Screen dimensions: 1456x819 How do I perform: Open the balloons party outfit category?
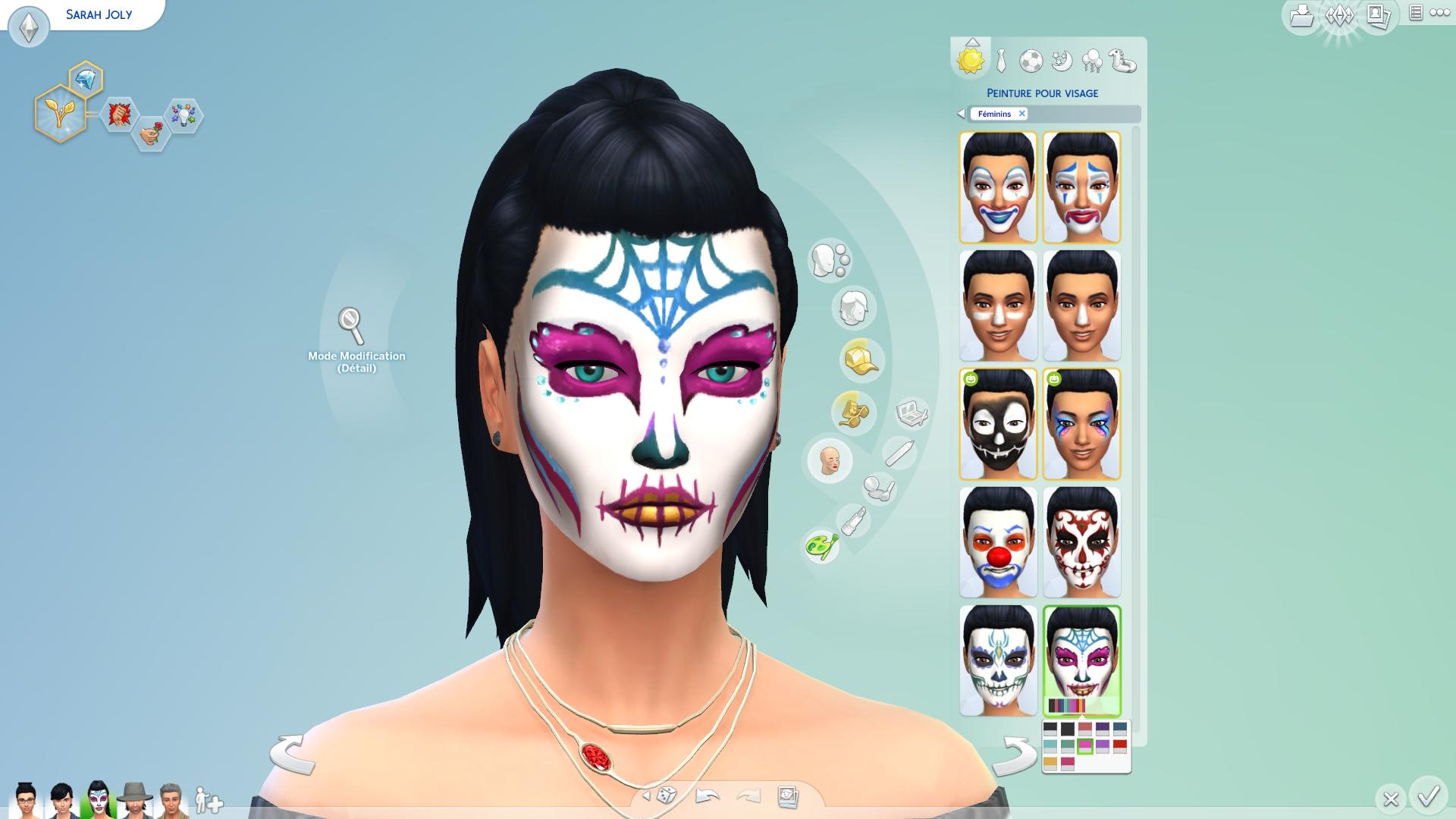click(1092, 61)
